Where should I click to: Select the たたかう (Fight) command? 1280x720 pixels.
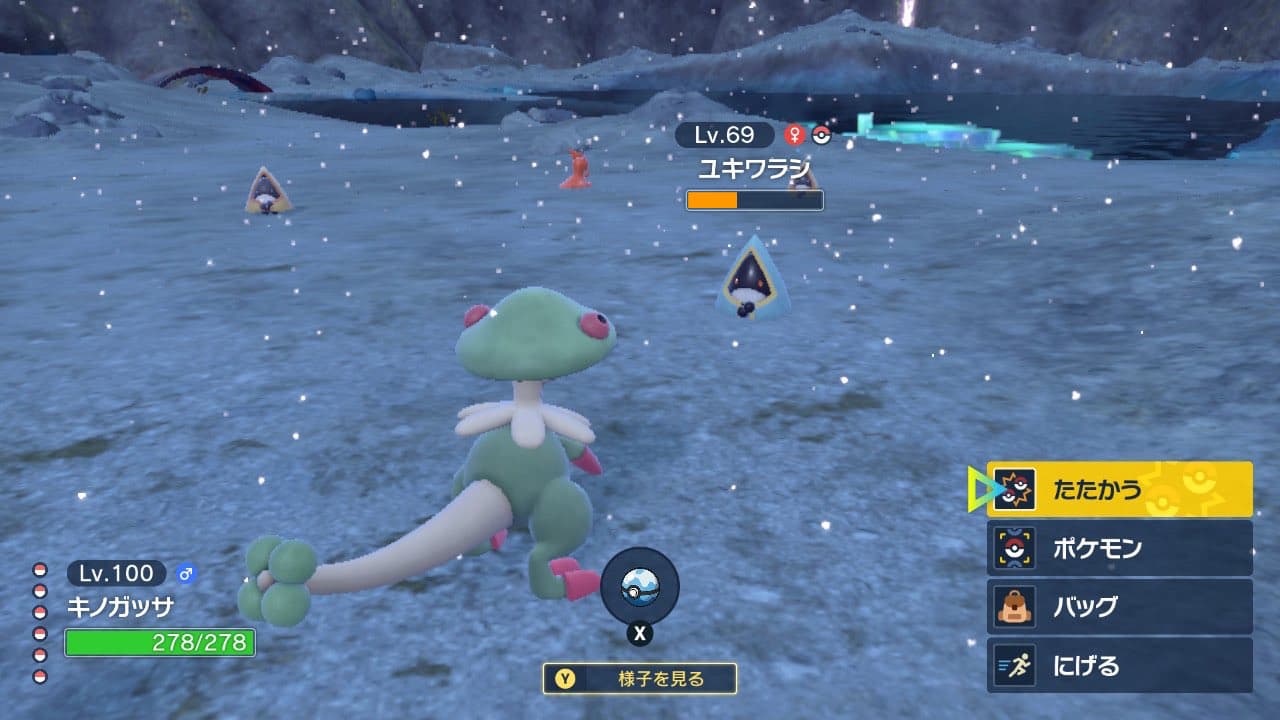[1119, 489]
